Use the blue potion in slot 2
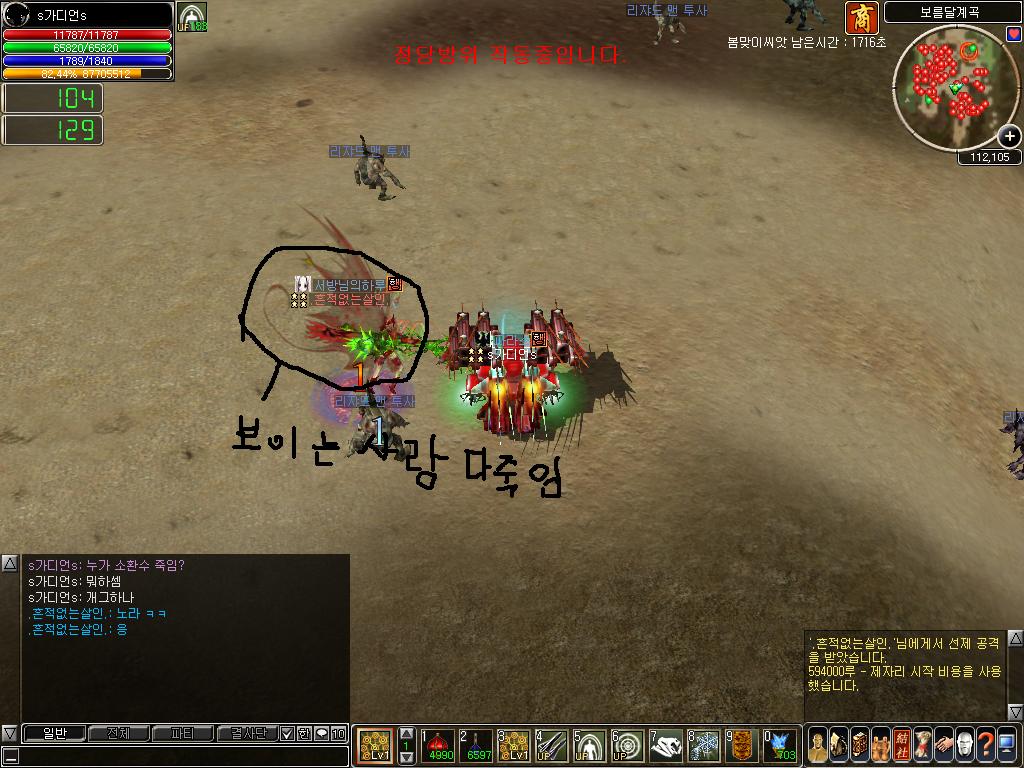 (x=475, y=745)
